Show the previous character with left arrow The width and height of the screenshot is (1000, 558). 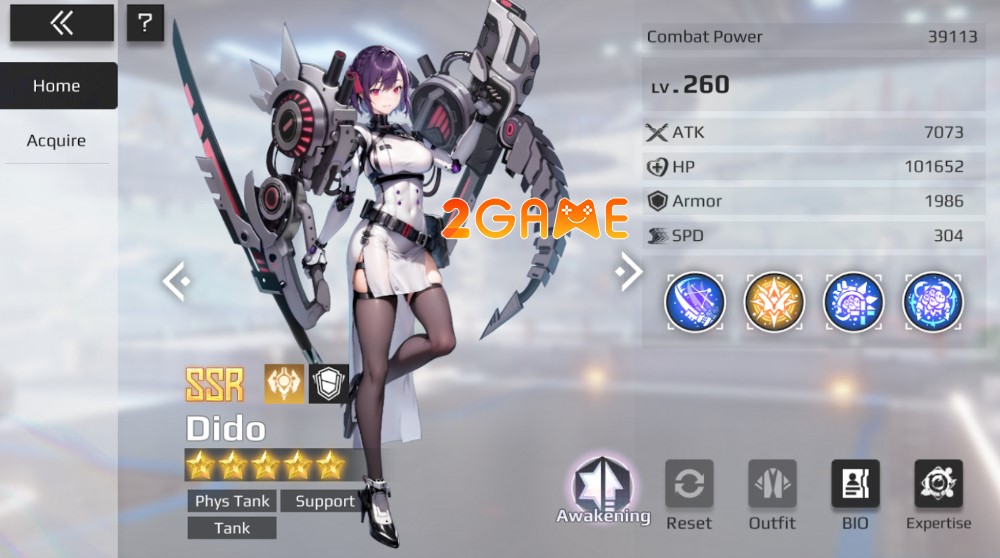coord(176,281)
